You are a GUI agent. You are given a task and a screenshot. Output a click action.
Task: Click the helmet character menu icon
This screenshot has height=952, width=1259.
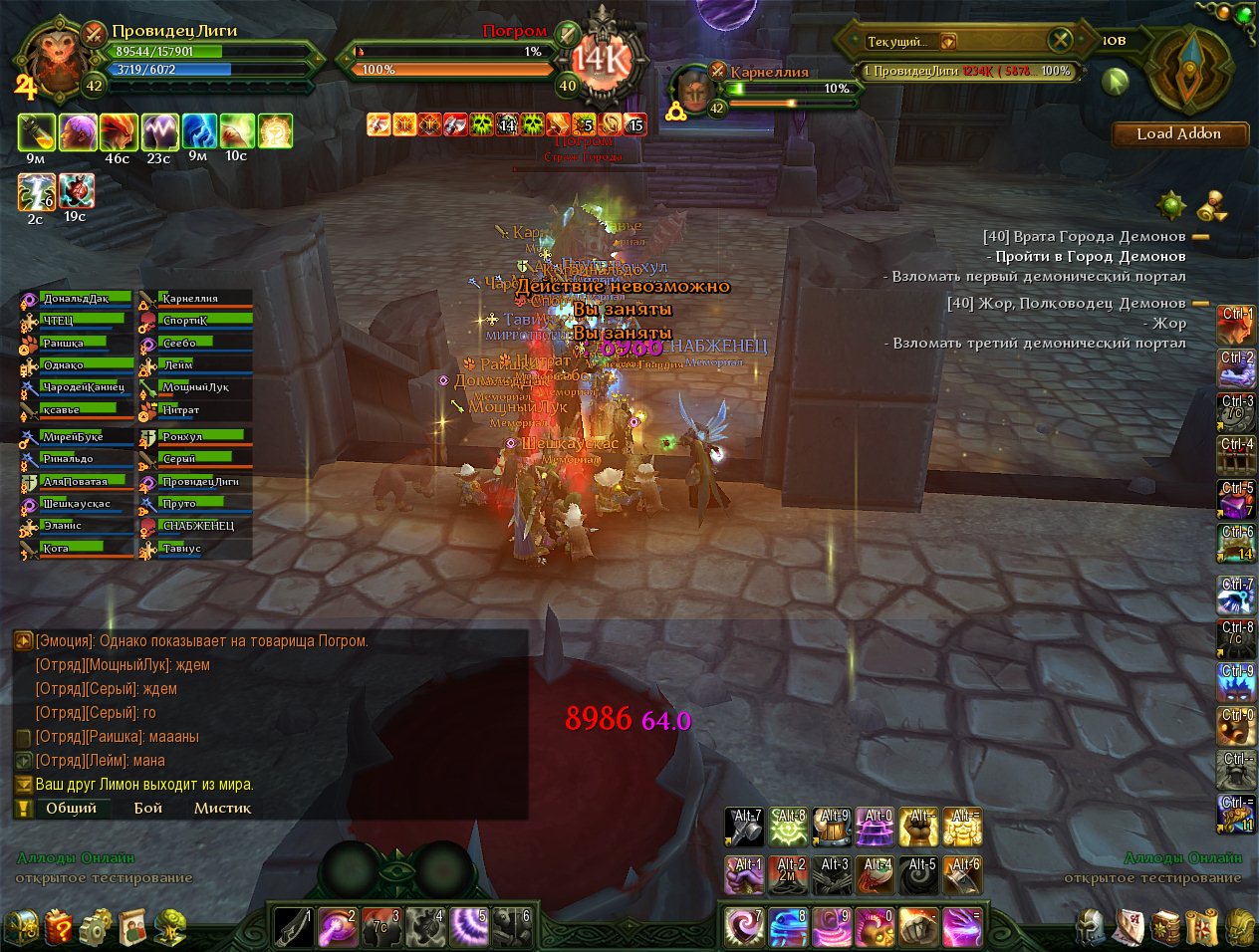pos(1092,928)
